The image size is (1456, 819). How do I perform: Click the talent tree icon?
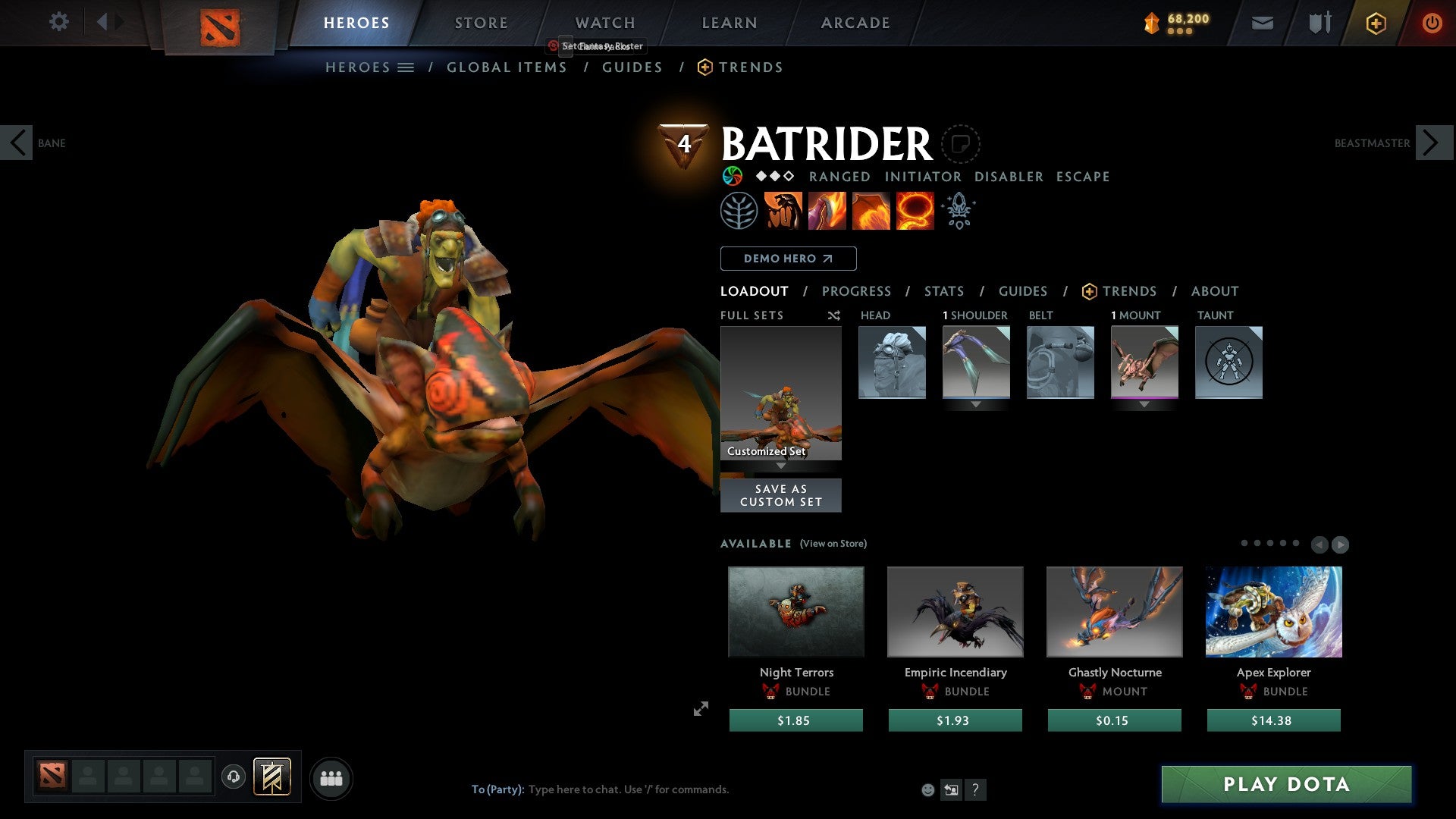tap(739, 210)
